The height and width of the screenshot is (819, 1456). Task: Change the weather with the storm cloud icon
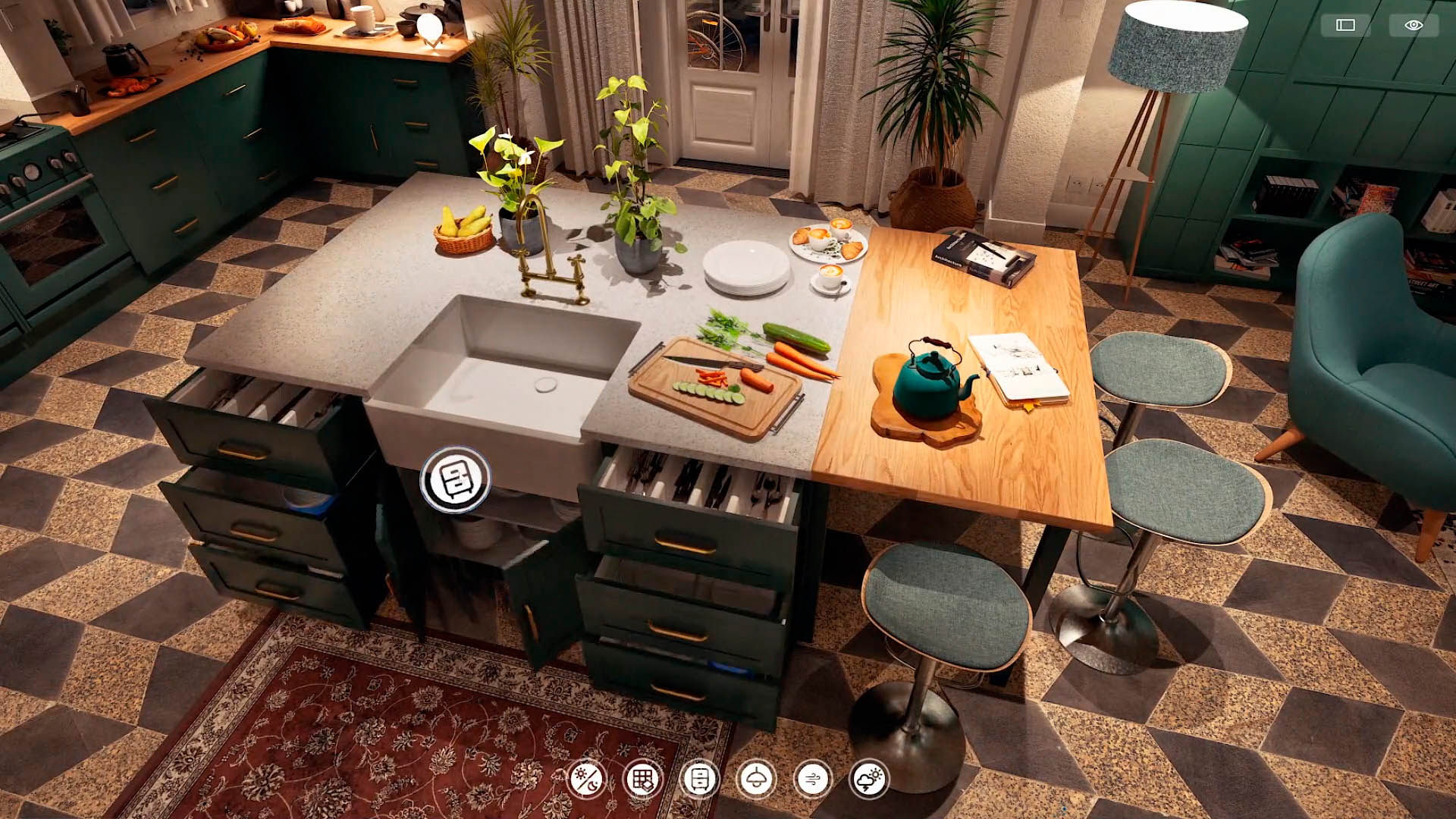868,779
